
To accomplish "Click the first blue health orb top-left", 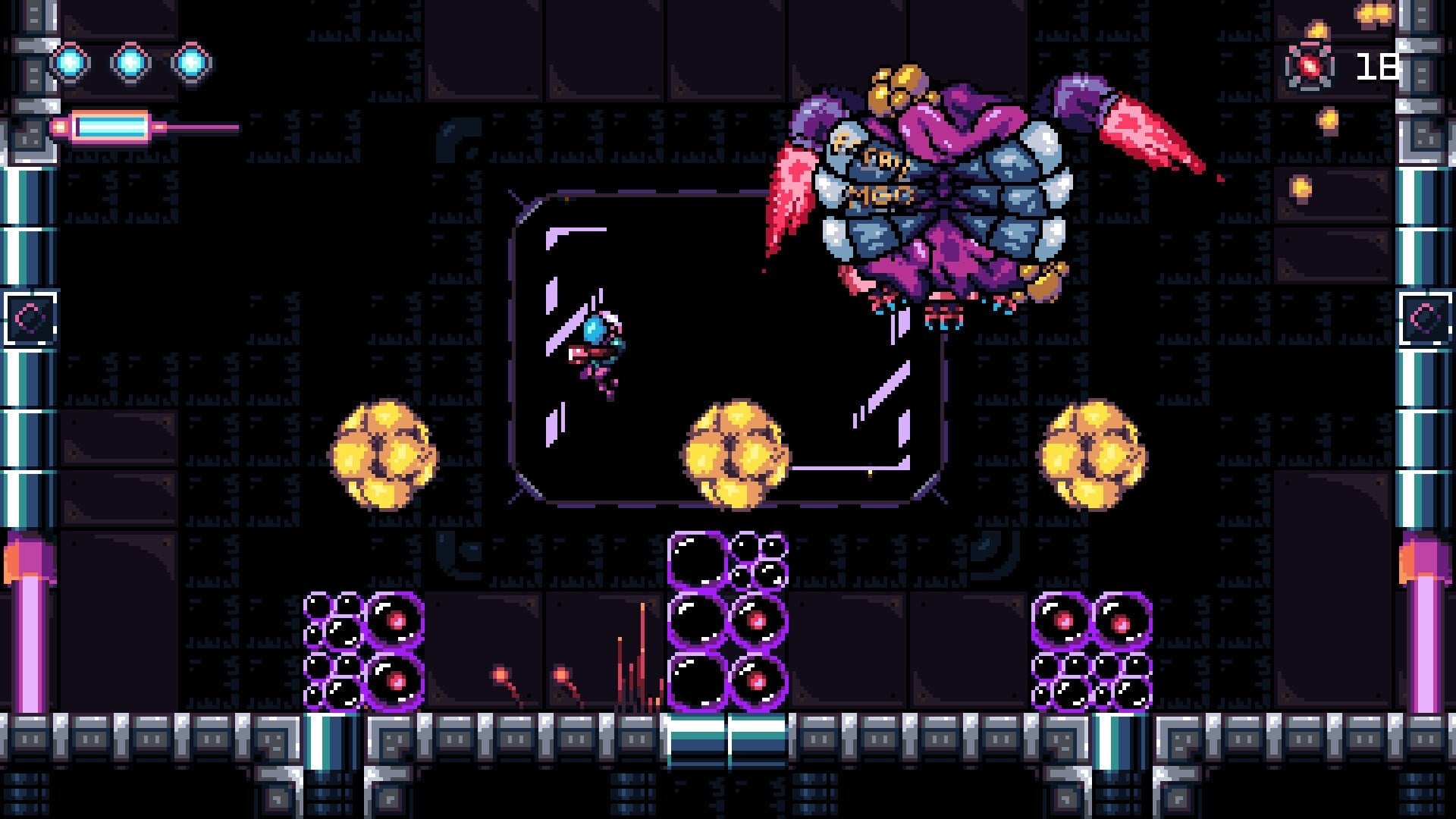I will tap(72, 62).
